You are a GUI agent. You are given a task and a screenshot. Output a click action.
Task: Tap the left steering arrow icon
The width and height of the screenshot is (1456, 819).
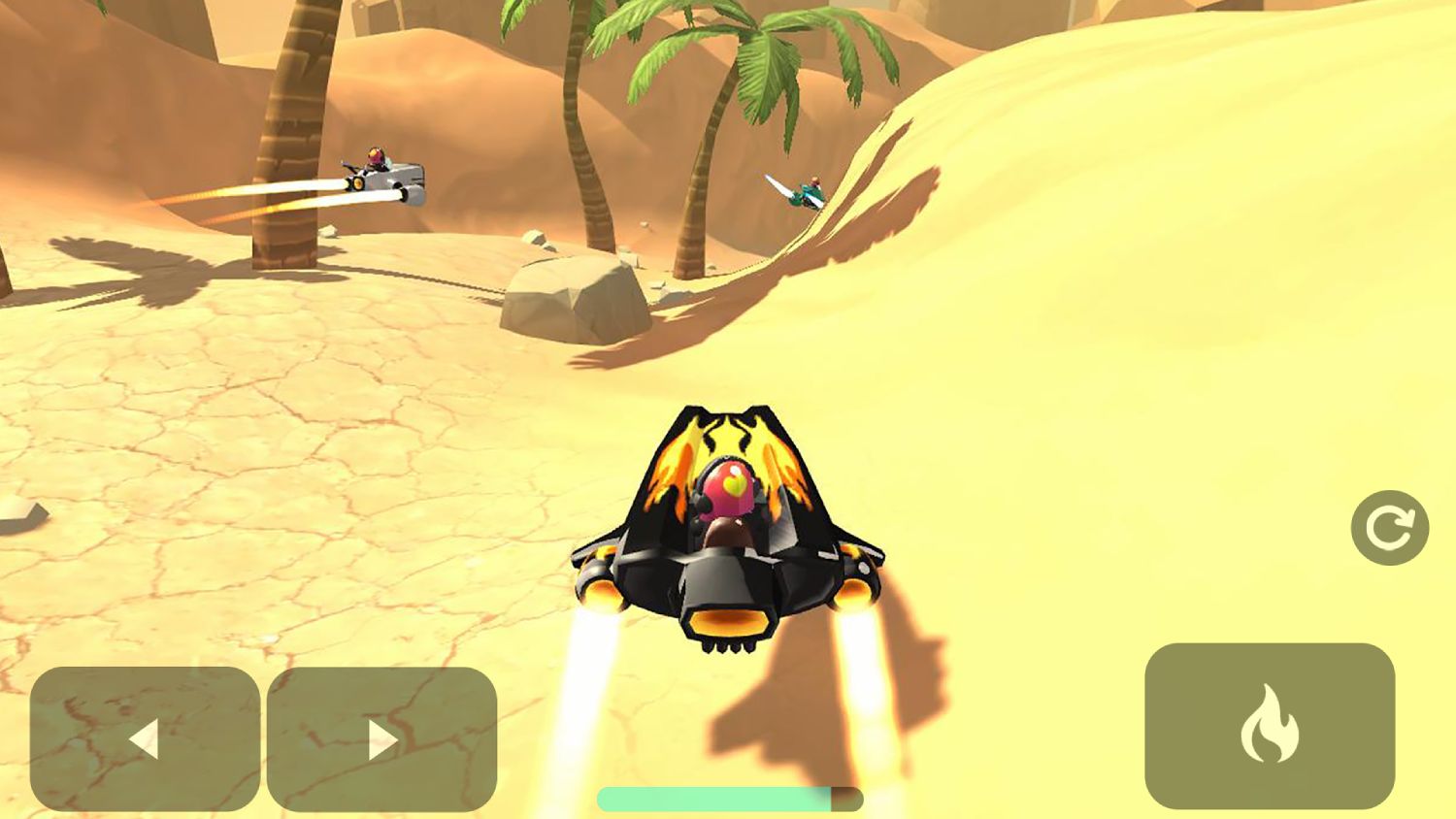144,739
